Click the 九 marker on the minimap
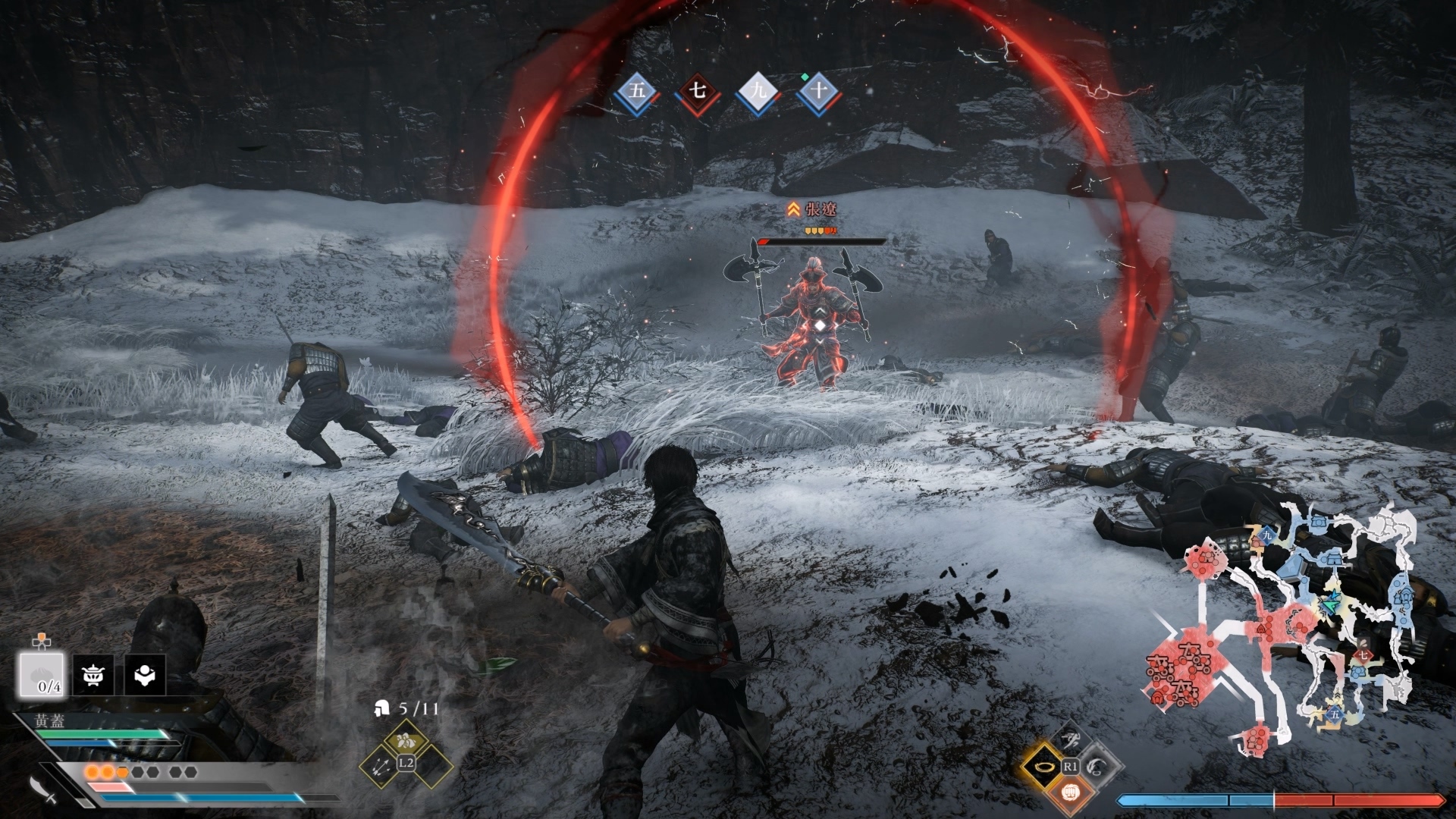Viewport: 1456px width, 819px height. coord(1266,535)
